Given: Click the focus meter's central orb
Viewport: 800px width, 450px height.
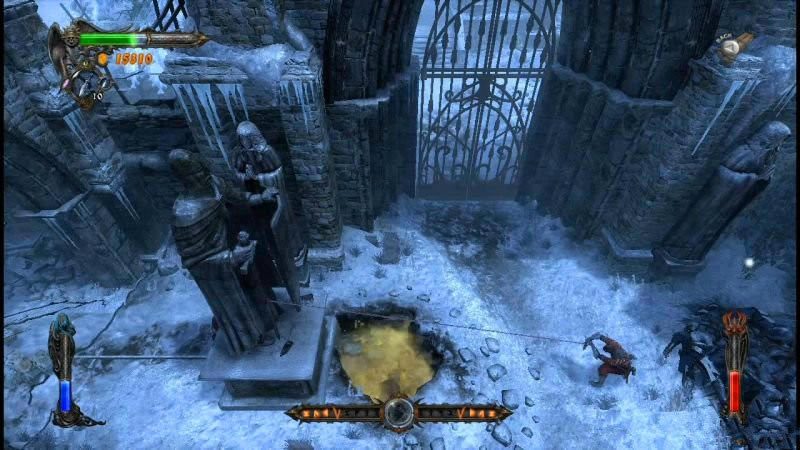Looking at the screenshot, I should (399, 411).
